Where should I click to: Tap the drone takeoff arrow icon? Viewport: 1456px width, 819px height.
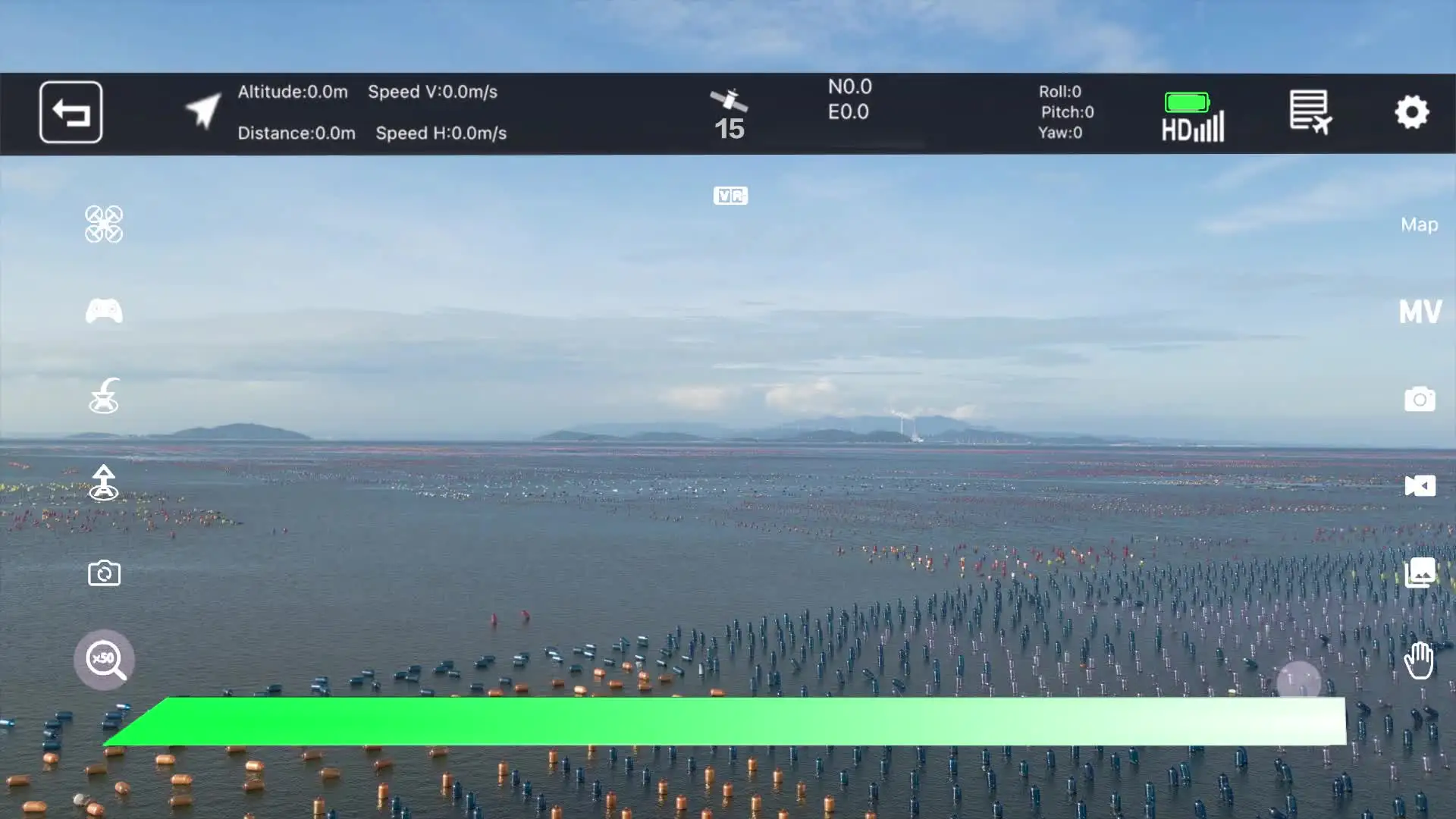[x=104, y=483]
